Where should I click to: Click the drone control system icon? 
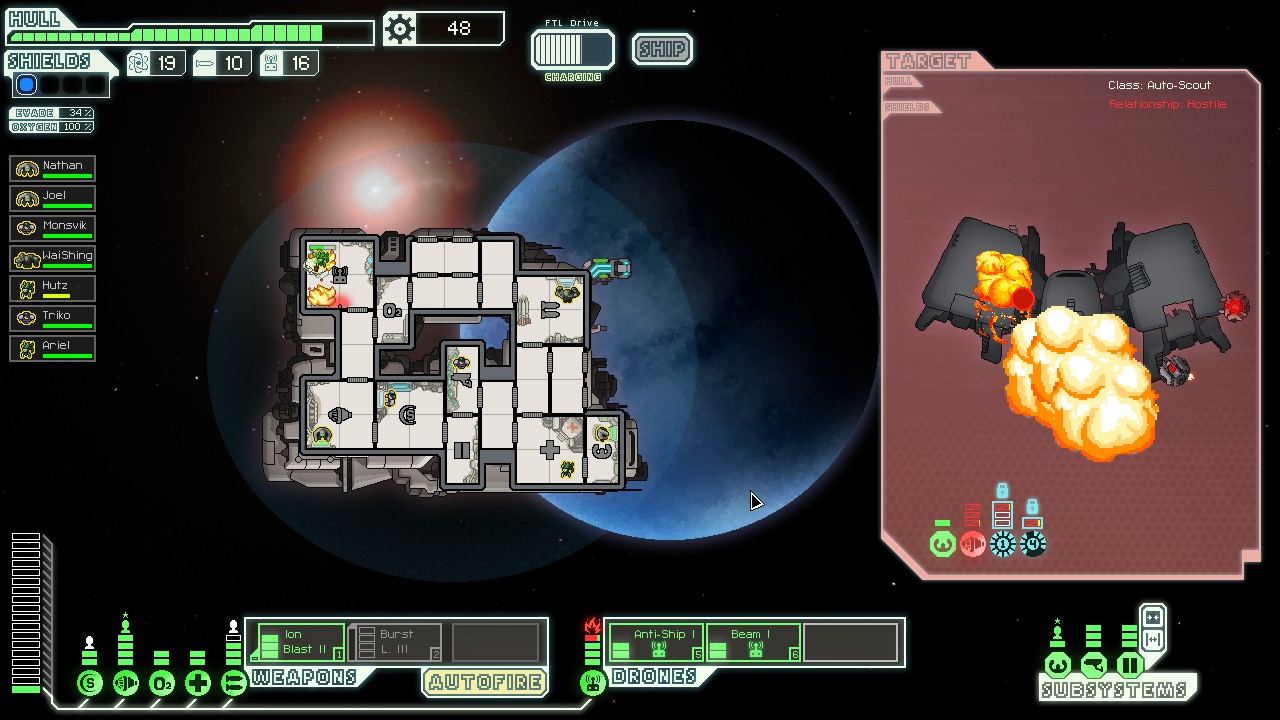click(593, 684)
